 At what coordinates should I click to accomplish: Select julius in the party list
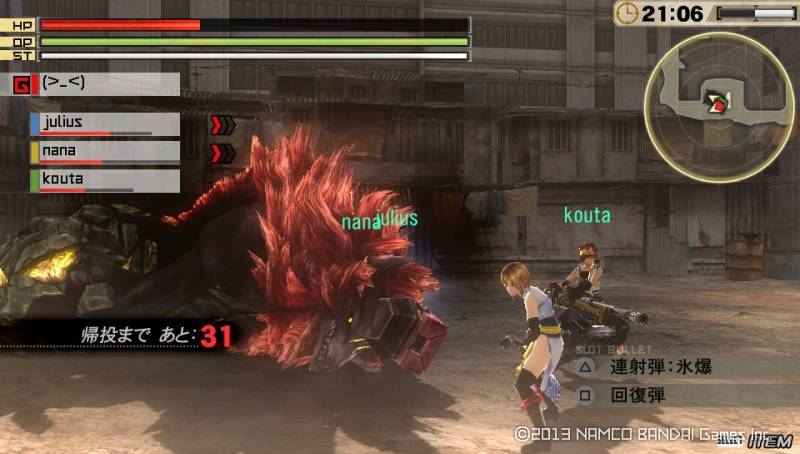[105, 124]
